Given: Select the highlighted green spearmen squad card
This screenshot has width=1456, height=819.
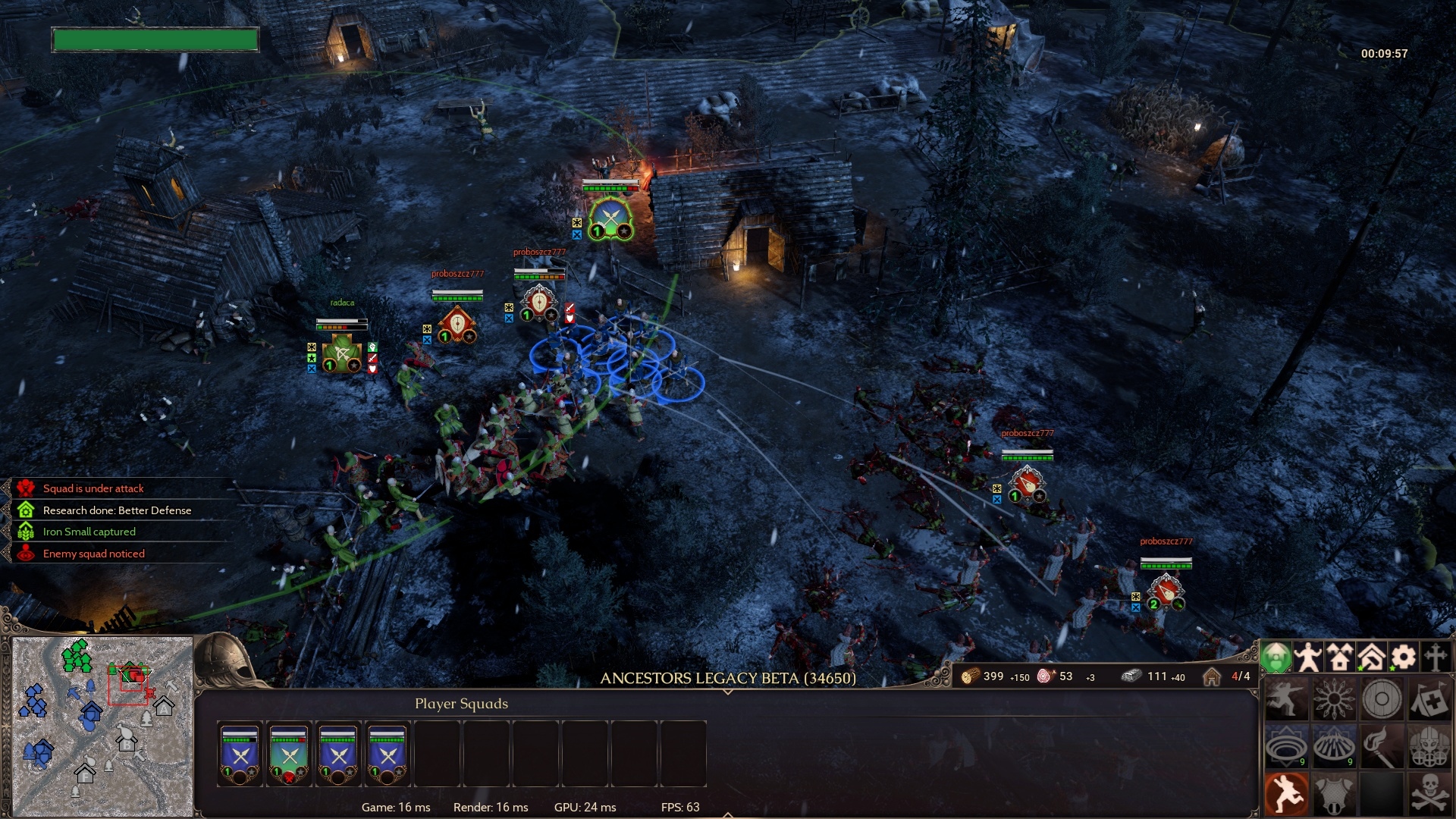Looking at the screenshot, I should 289,754.
